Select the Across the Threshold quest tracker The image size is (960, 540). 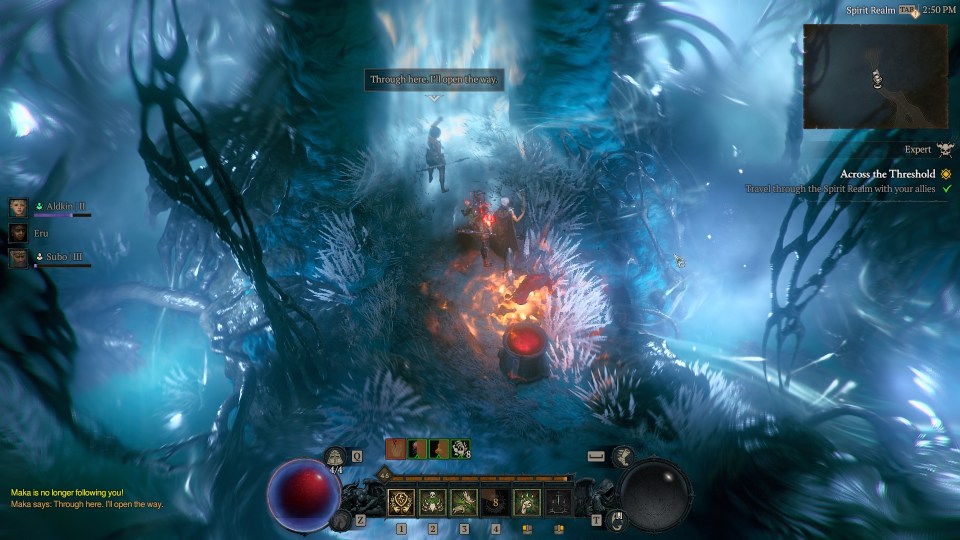pyautogui.click(x=888, y=173)
